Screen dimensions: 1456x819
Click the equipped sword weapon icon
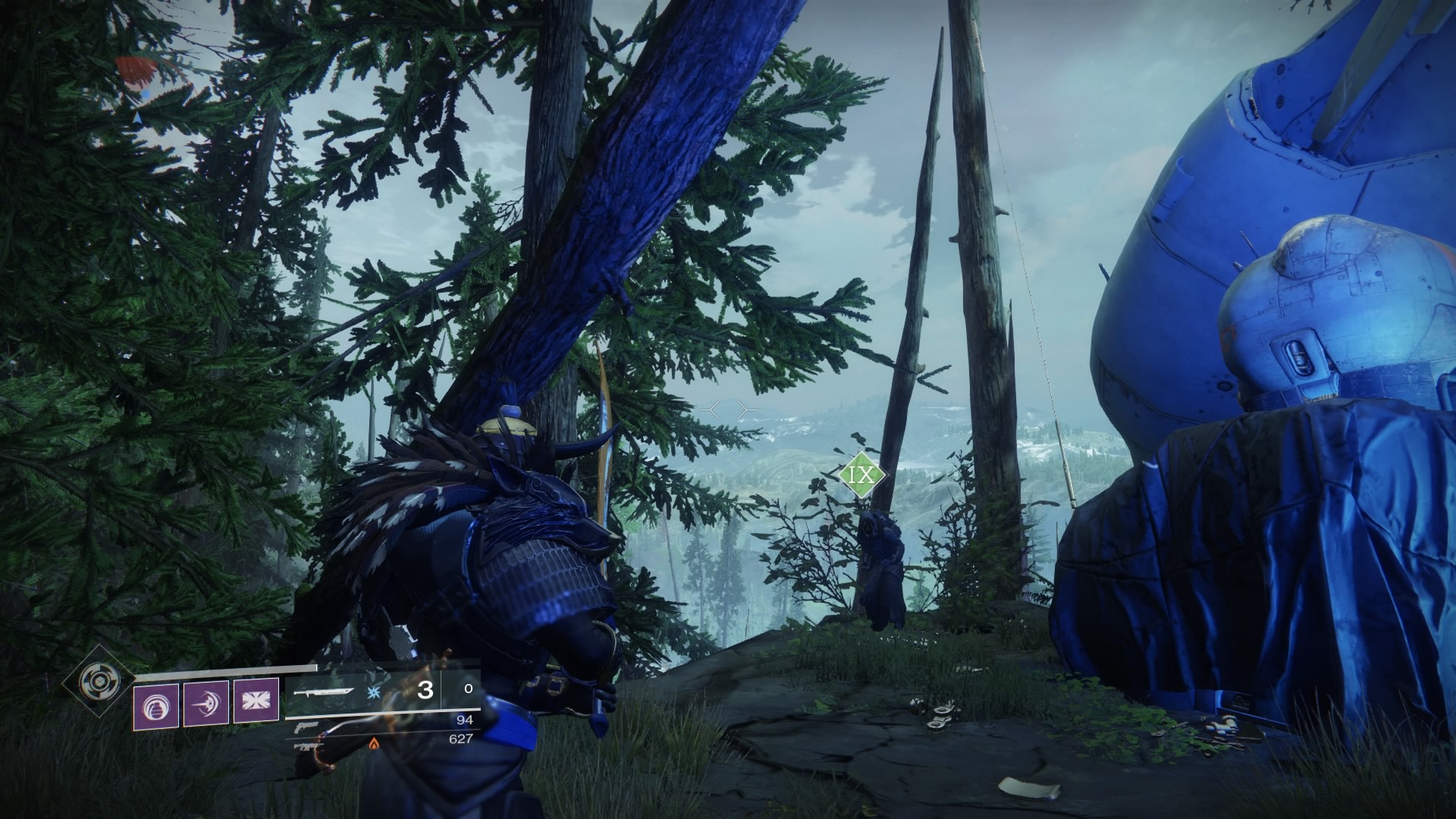[x=325, y=692]
